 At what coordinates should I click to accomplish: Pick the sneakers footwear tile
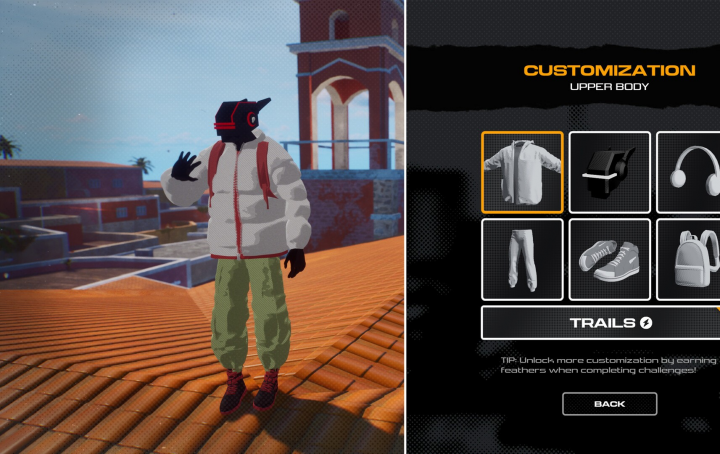[x=610, y=259]
